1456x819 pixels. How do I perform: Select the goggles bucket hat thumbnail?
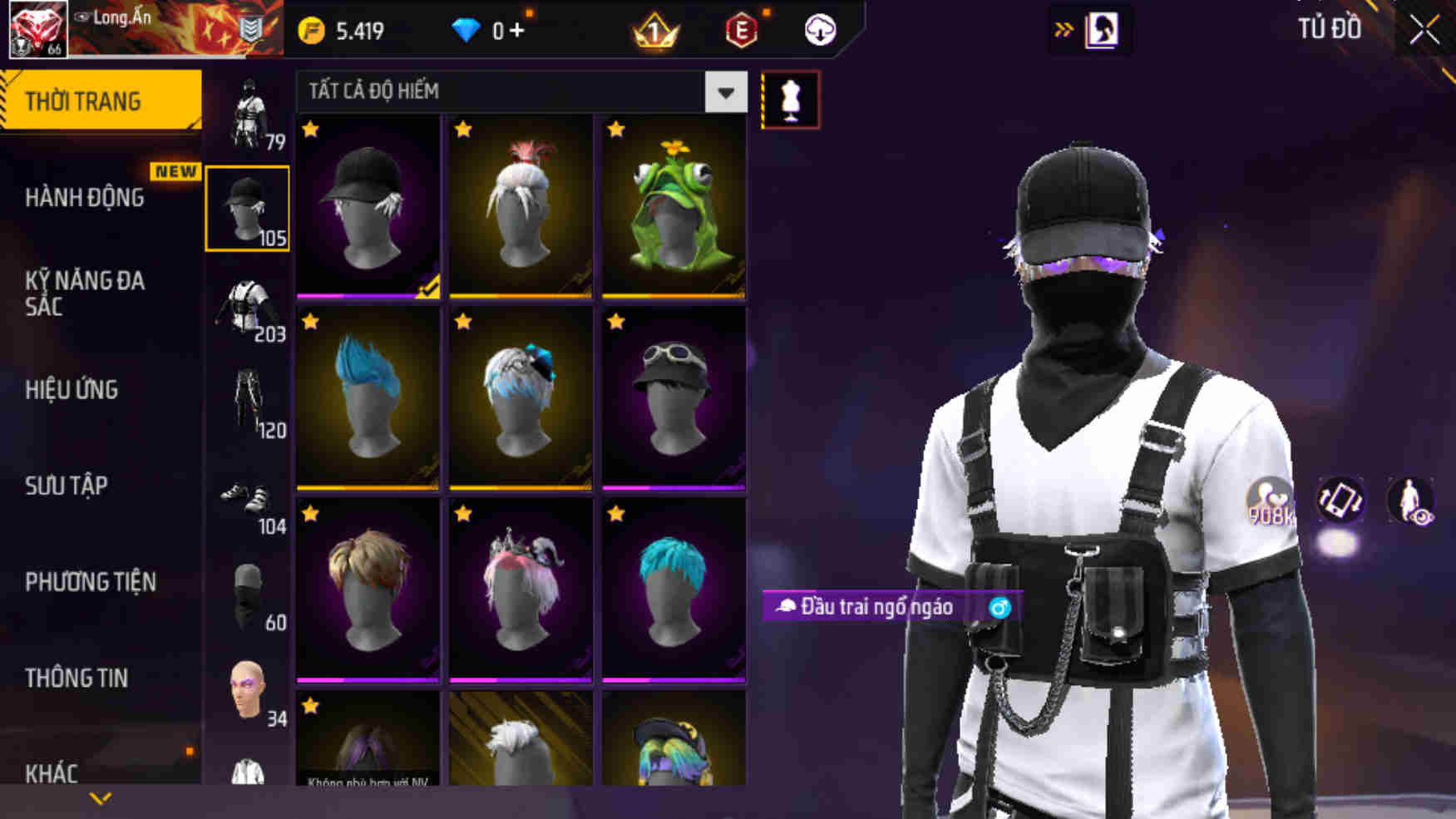(x=674, y=399)
